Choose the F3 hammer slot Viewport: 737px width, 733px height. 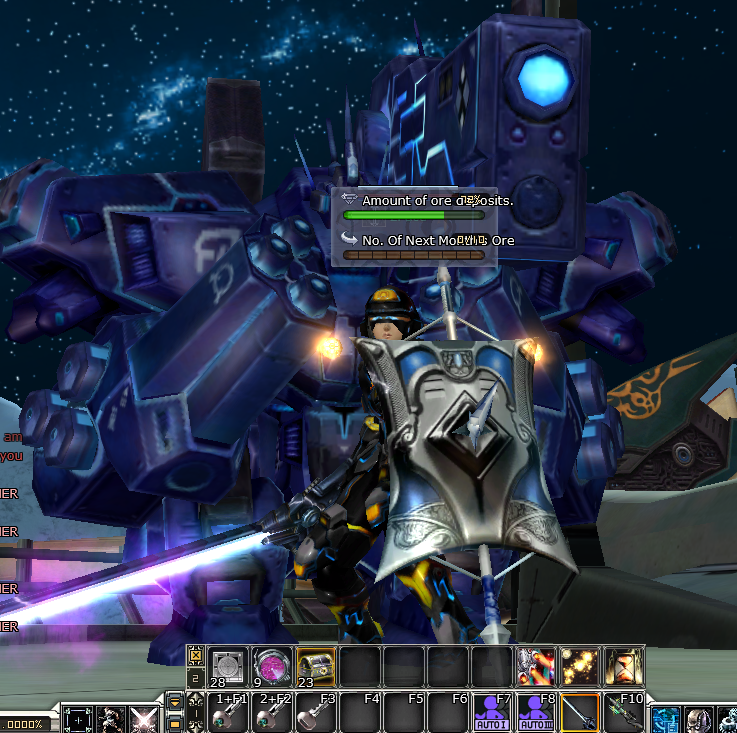pyautogui.click(x=315, y=712)
